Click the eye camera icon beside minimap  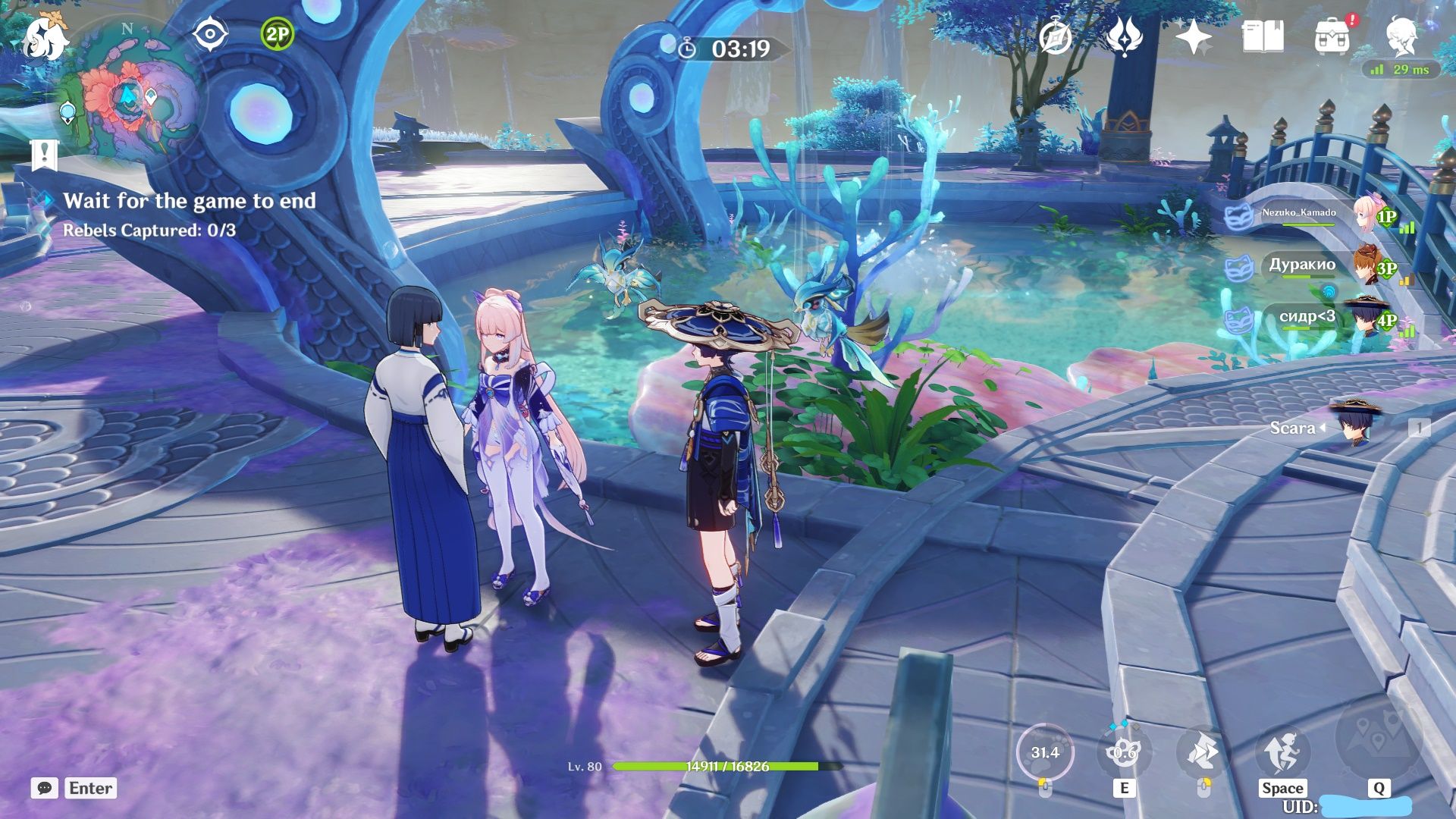coord(209,33)
